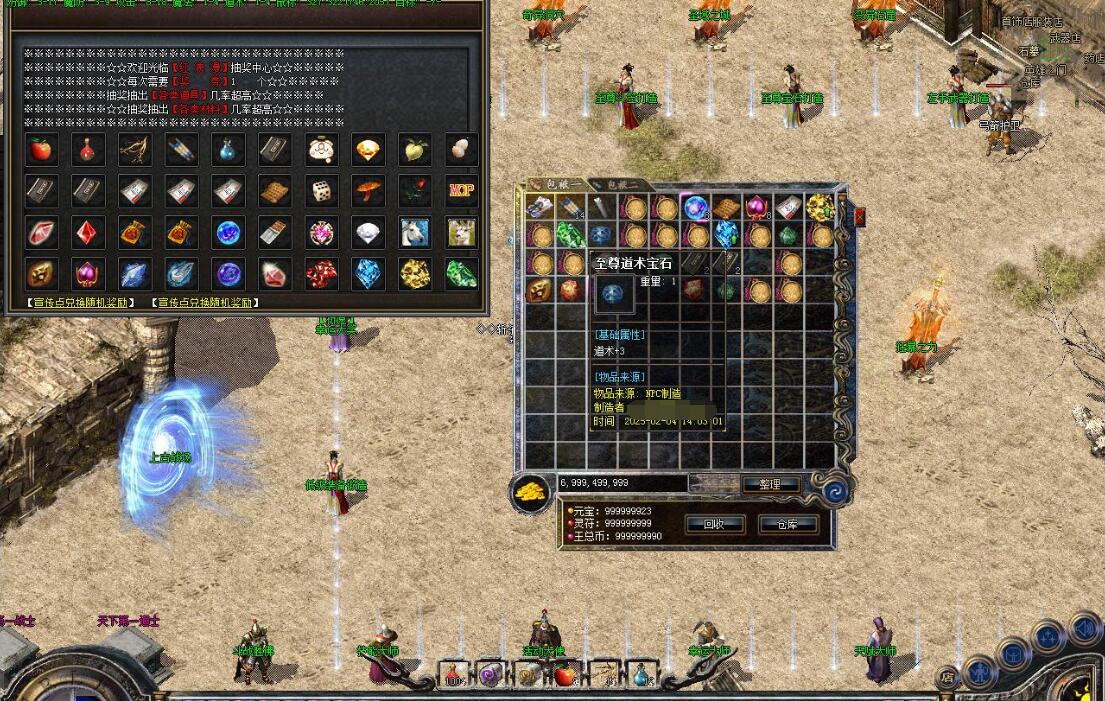
Task: Select the 包裹一 bag tab
Action: pyautogui.click(x=556, y=185)
